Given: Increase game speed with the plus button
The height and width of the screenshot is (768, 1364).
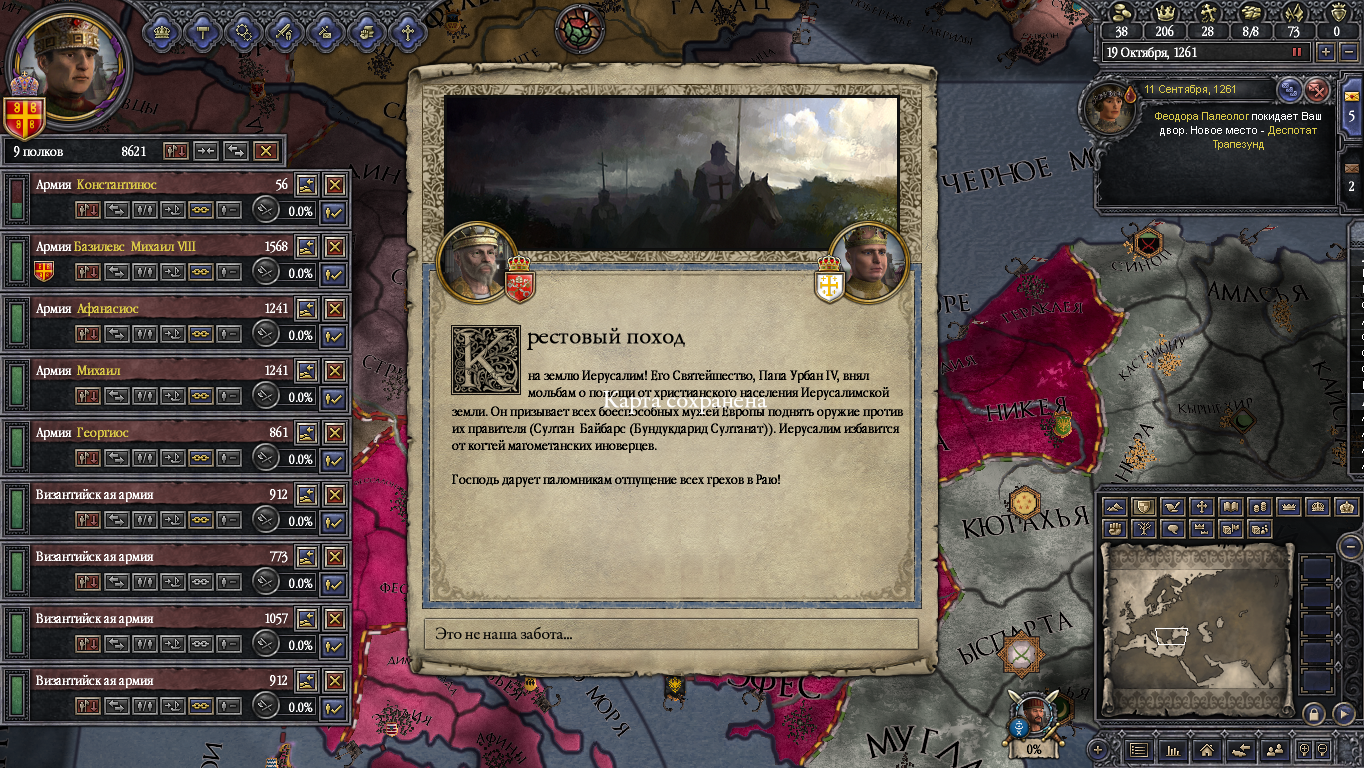Looking at the screenshot, I should (1326, 52).
